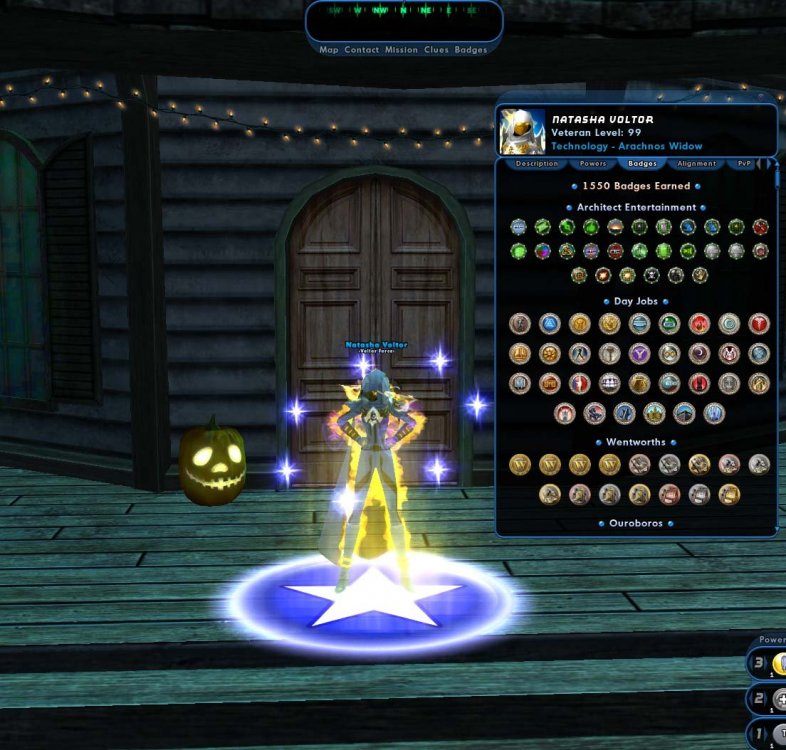The image size is (786, 750).
Task: Open the Clues window
Action: click(436, 50)
